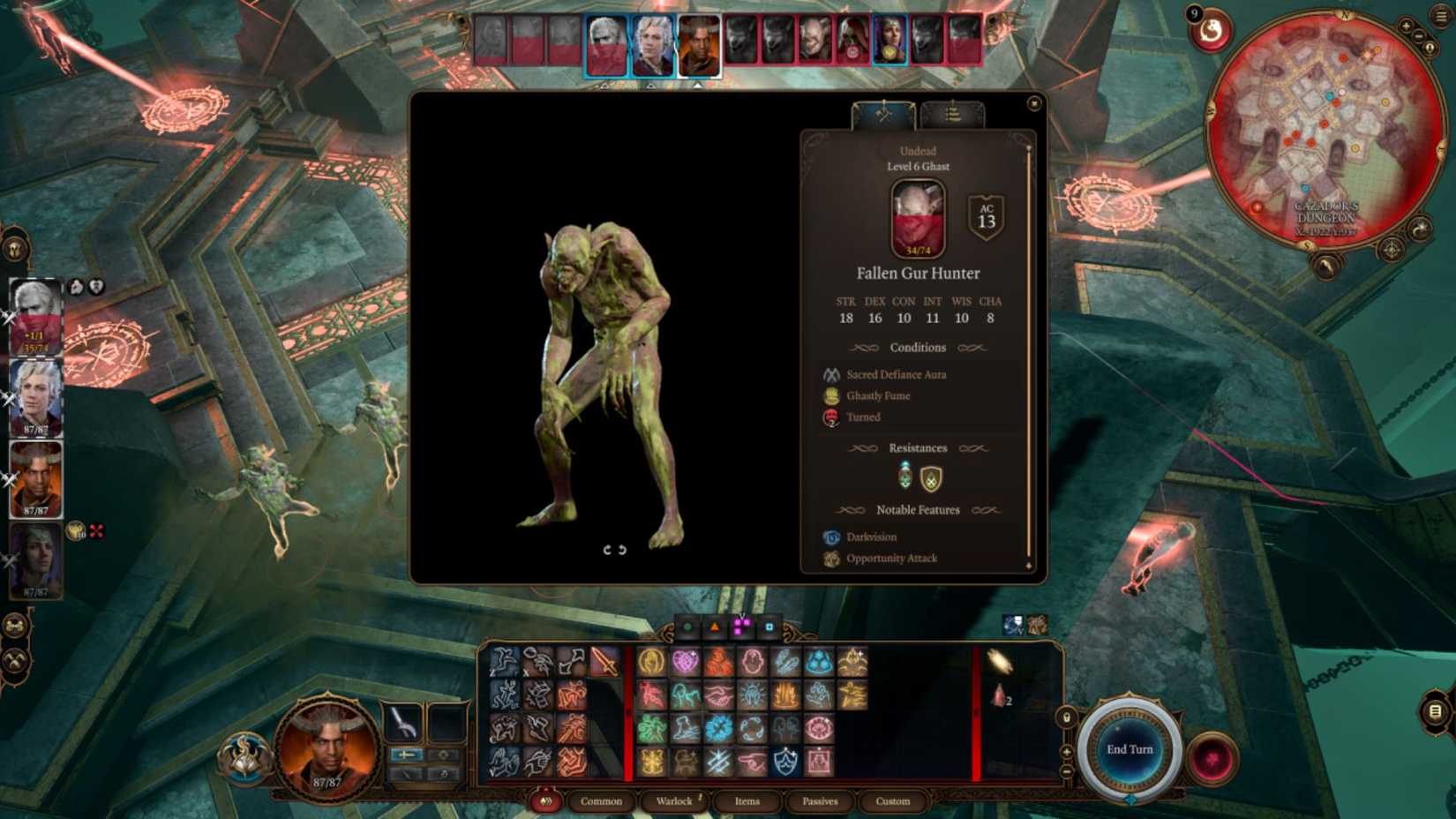1456x819 pixels.
Task: Click the shield icon under Resistances
Action: pyautogui.click(x=932, y=478)
